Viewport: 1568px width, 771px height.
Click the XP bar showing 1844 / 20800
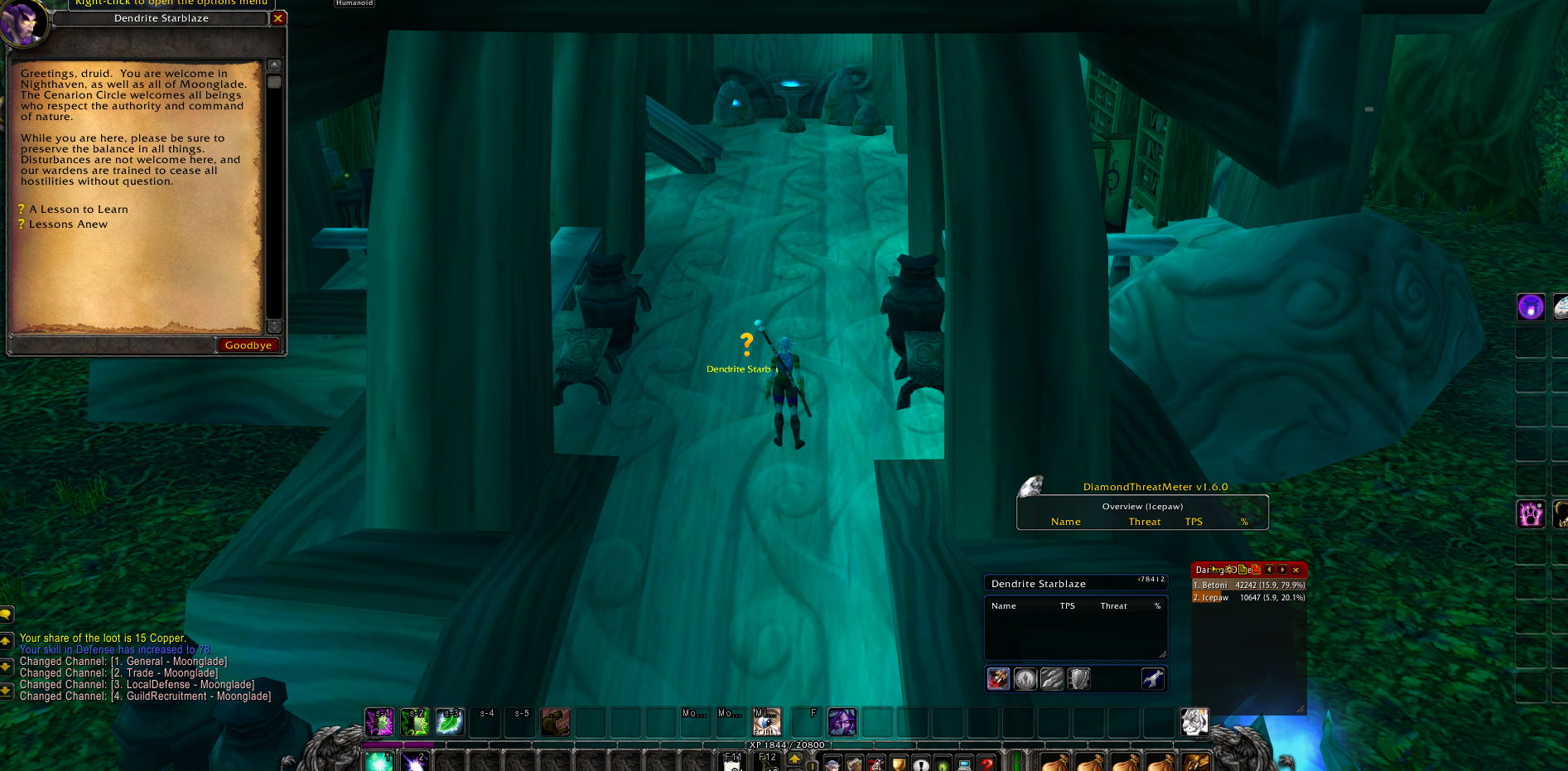point(787,744)
